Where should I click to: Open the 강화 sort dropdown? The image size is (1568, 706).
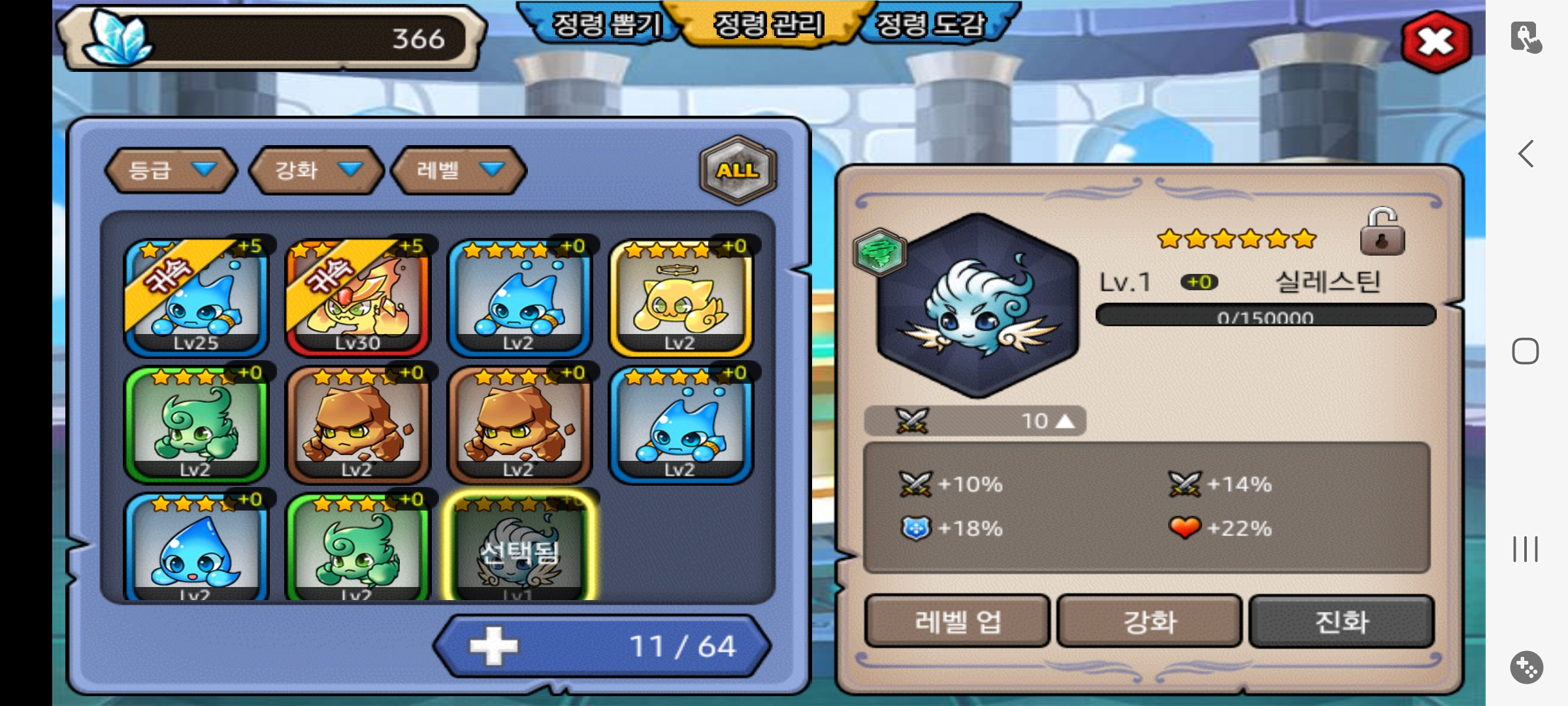[317, 171]
